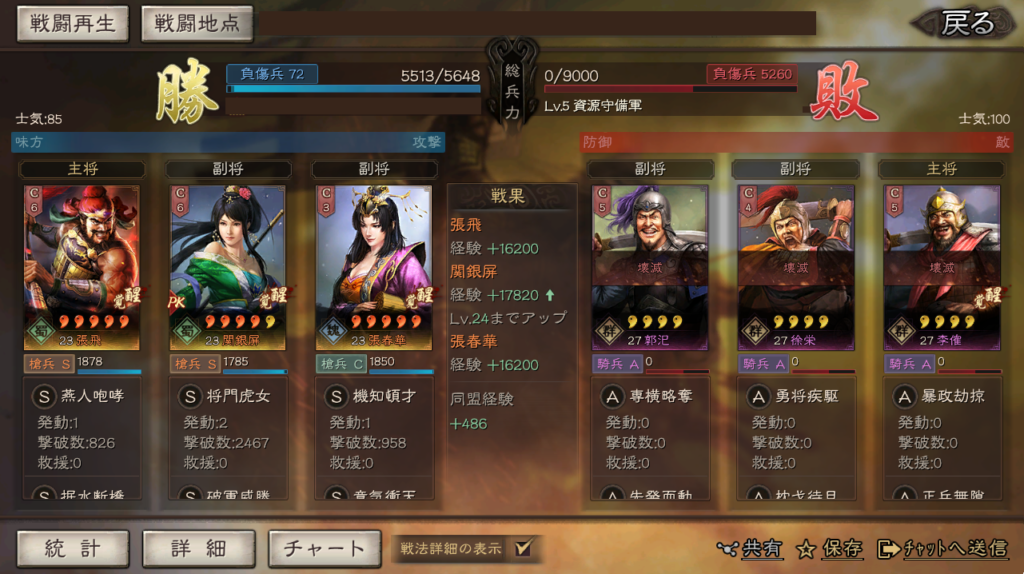The image size is (1024, 574).
Task: Open the 戦闘地点 battle location
Action: 197,24
